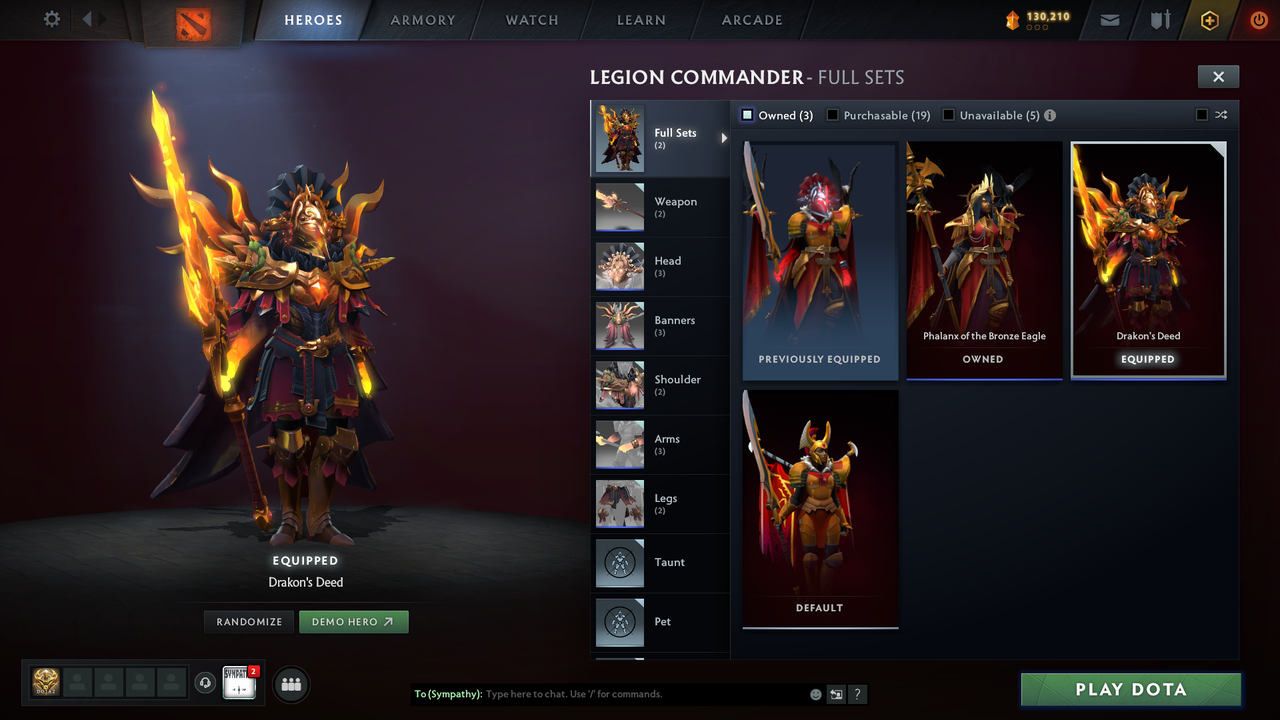The image size is (1280, 720).
Task: Click the power button icon
Action: click(x=1257, y=19)
